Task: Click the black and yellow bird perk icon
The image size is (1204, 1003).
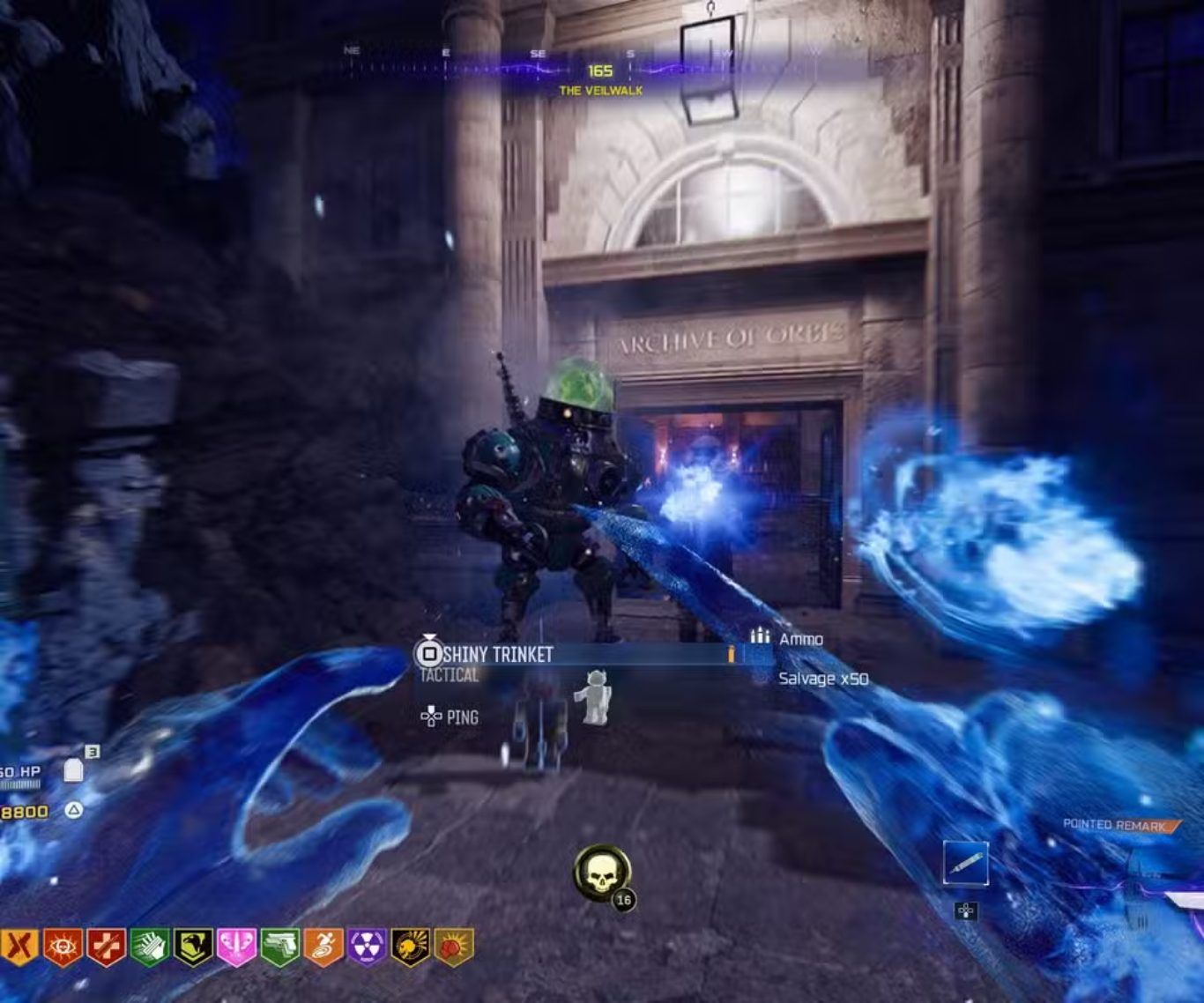Action: click(192, 947)
